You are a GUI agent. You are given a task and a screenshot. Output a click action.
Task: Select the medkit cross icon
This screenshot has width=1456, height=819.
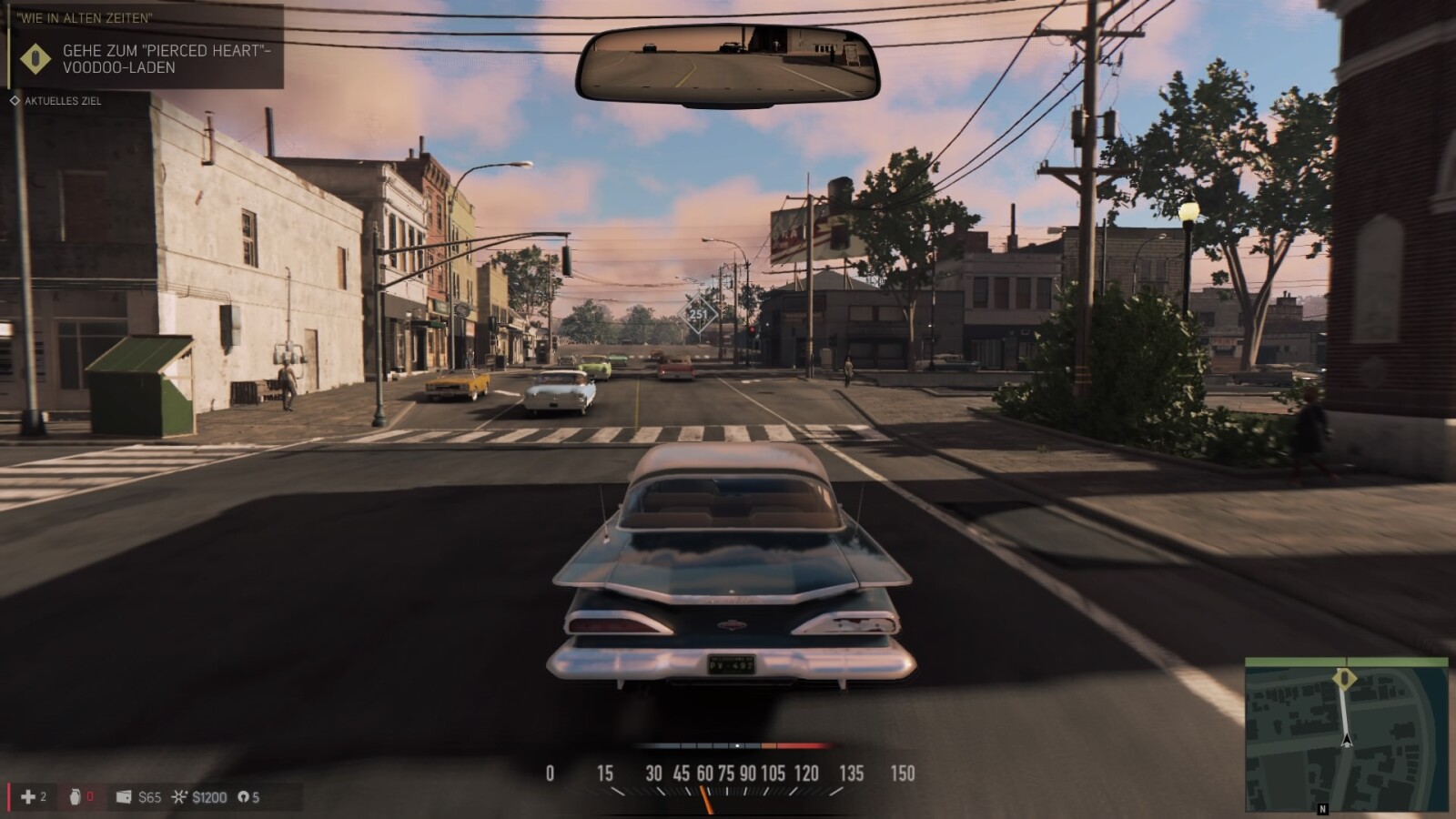pyautogui.click(x=28, y=797)
